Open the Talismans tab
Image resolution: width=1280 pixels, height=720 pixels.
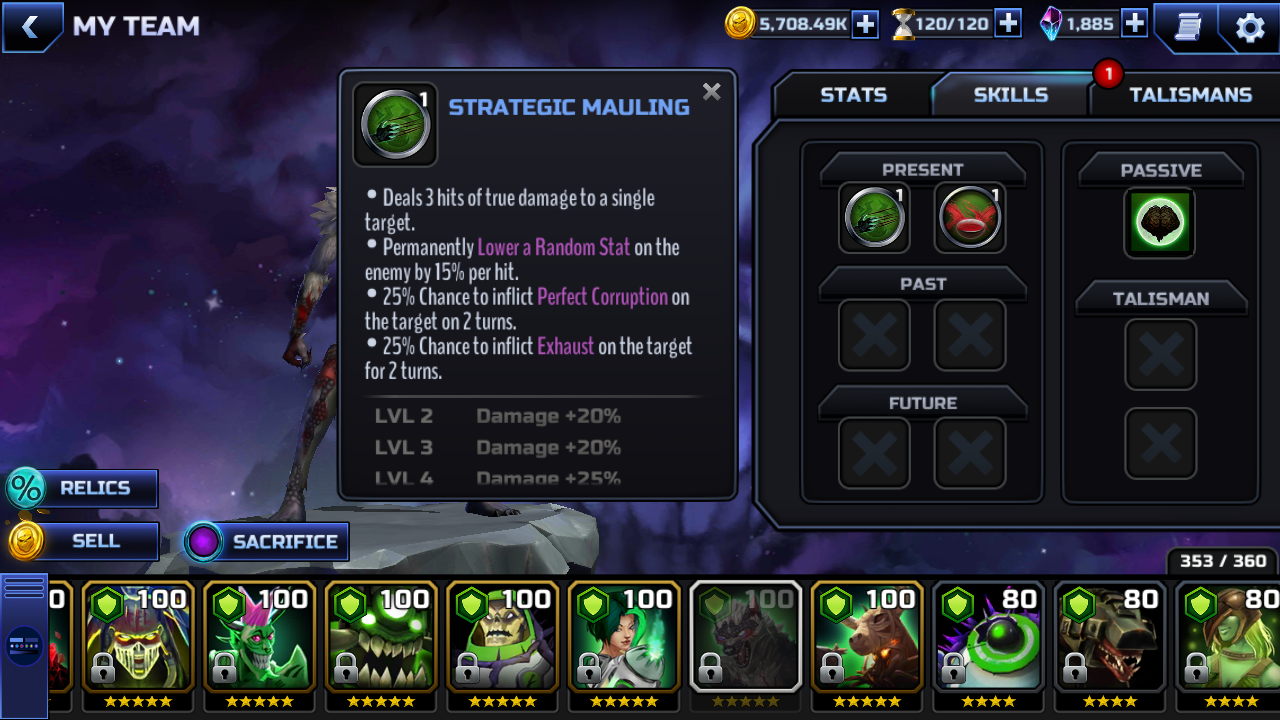1189,95
